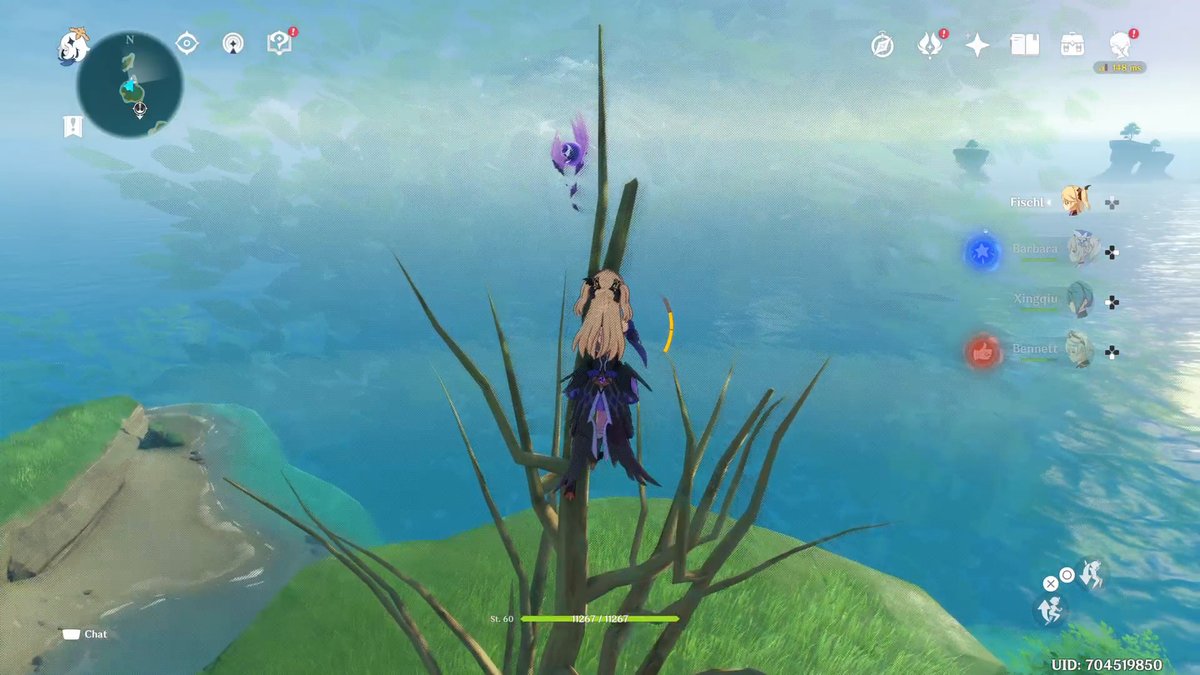This screenshot has height=675, width=1200.
Task: Select Fischl in the party list
Action: tap(1075, 201)
